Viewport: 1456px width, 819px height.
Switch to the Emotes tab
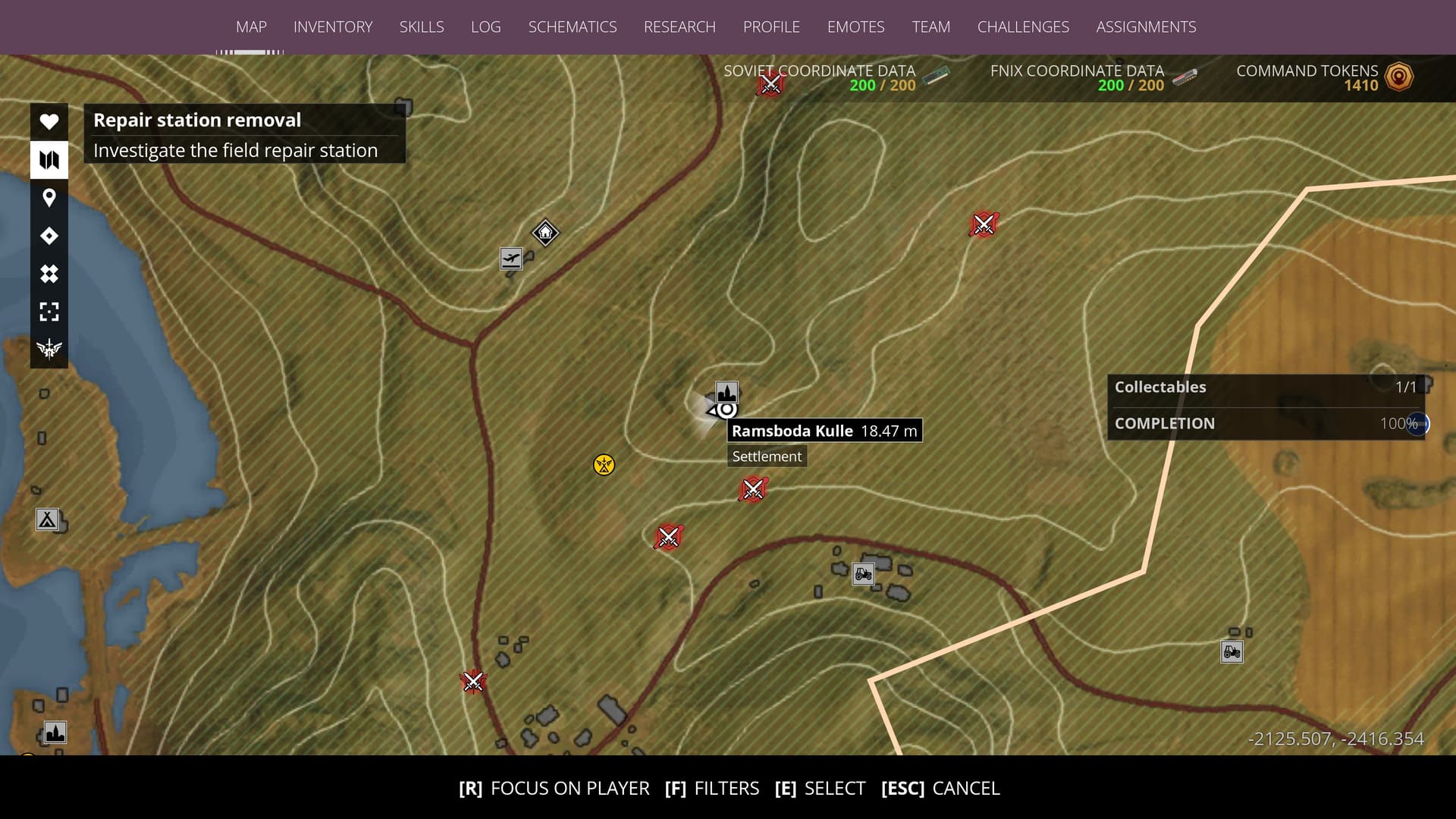[x=855, y=27]
